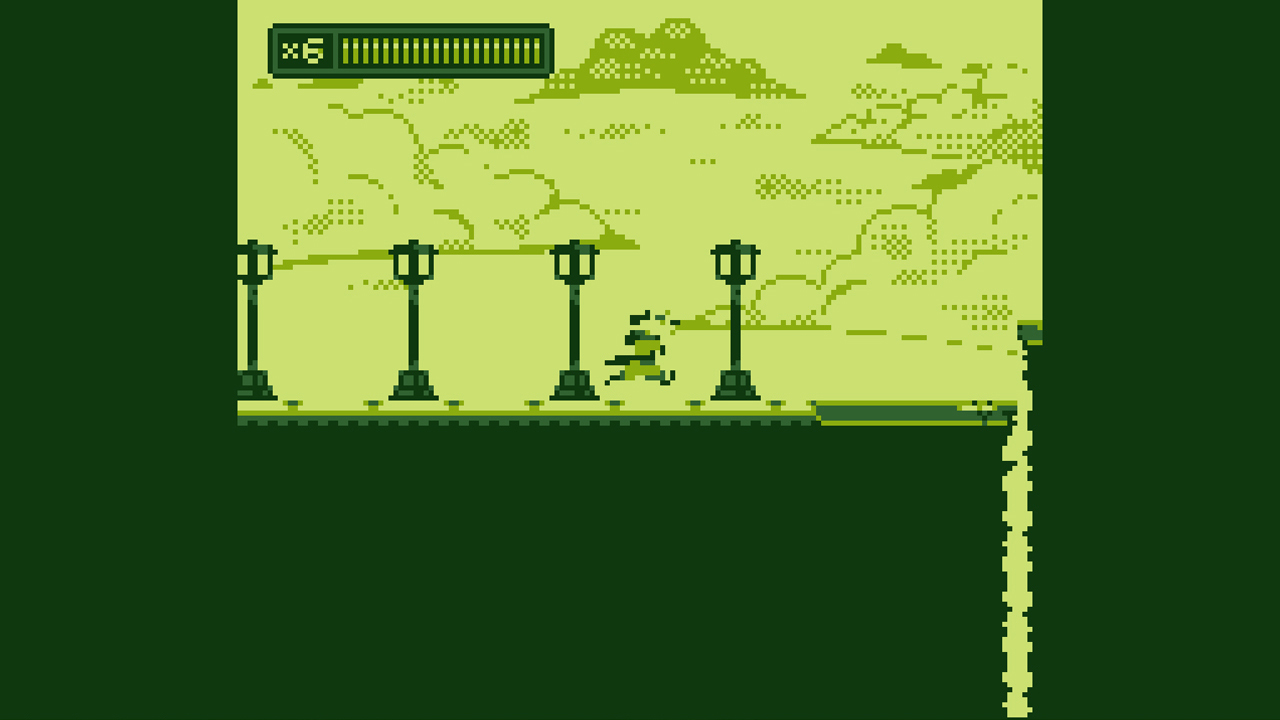Viewport: 1280px width, 720px height.
Task: Click the rightmost lamp post head
Action: coord(734,262)
